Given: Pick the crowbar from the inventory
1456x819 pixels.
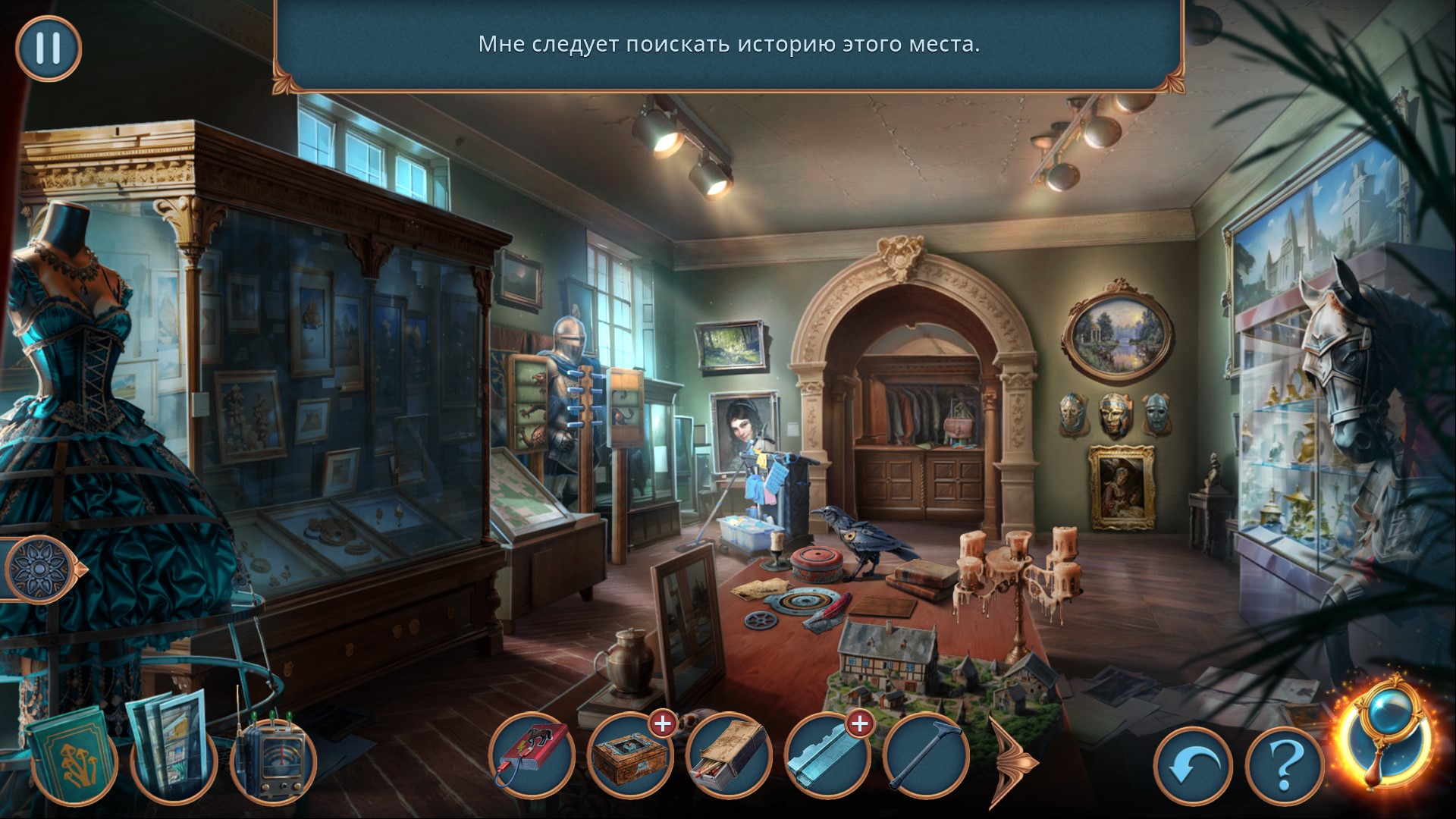Looking at the screenshot, I should [x=926, y=755].
